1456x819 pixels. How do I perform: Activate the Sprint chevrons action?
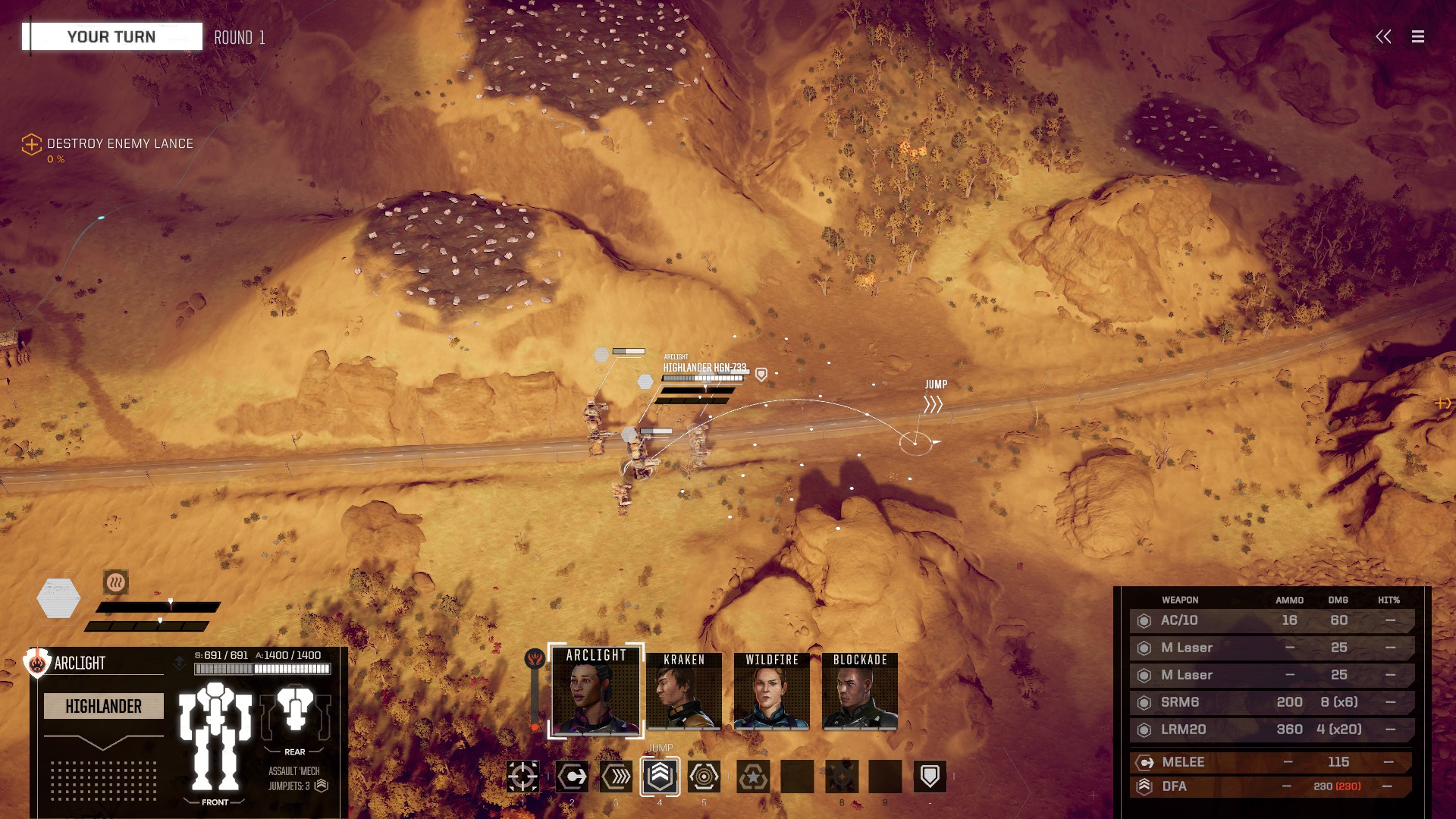tap(616, 777)
